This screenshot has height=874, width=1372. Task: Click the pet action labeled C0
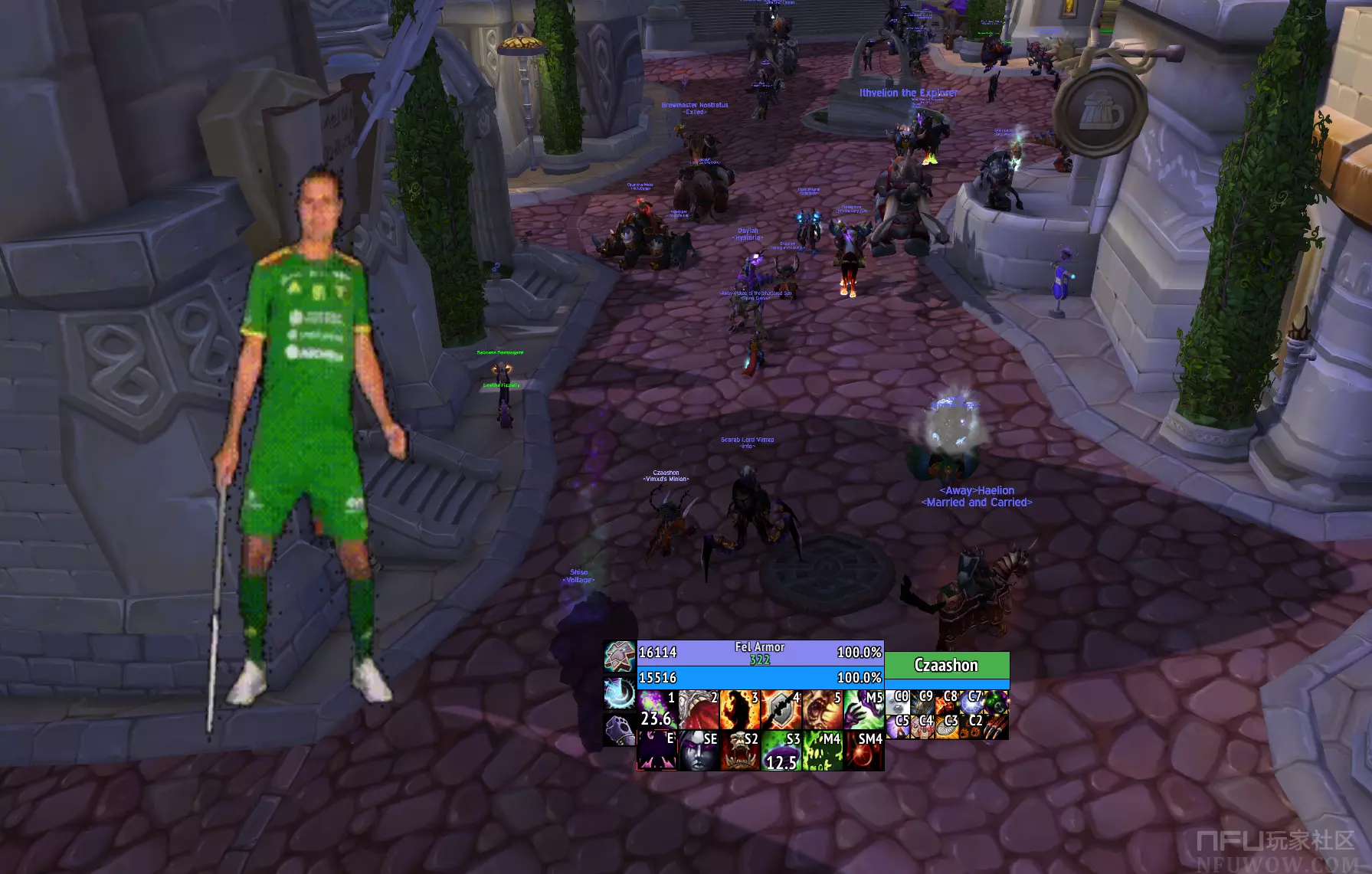[x=899, y=702]
